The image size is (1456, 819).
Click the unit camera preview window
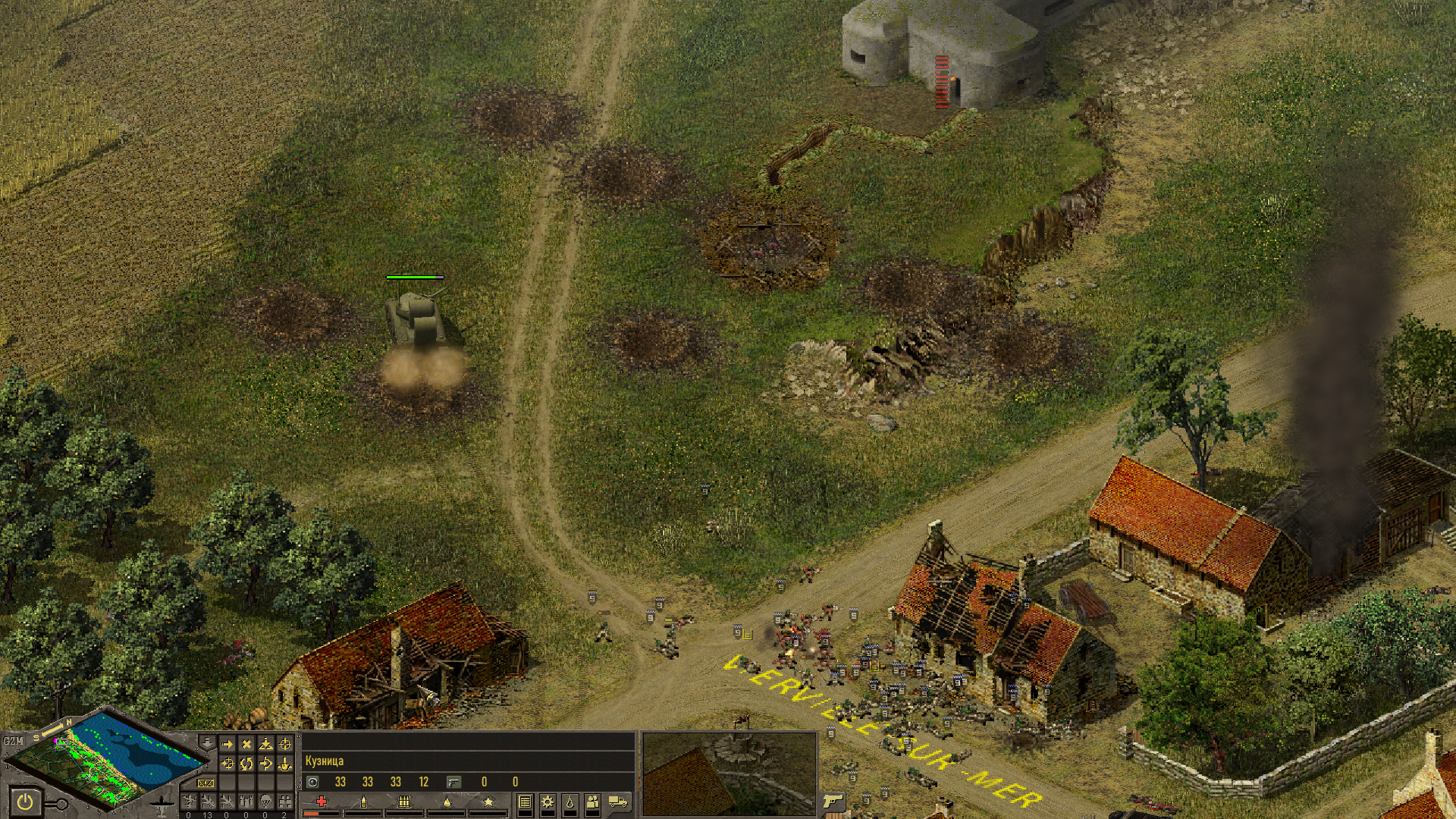click(x=729, y=773)
